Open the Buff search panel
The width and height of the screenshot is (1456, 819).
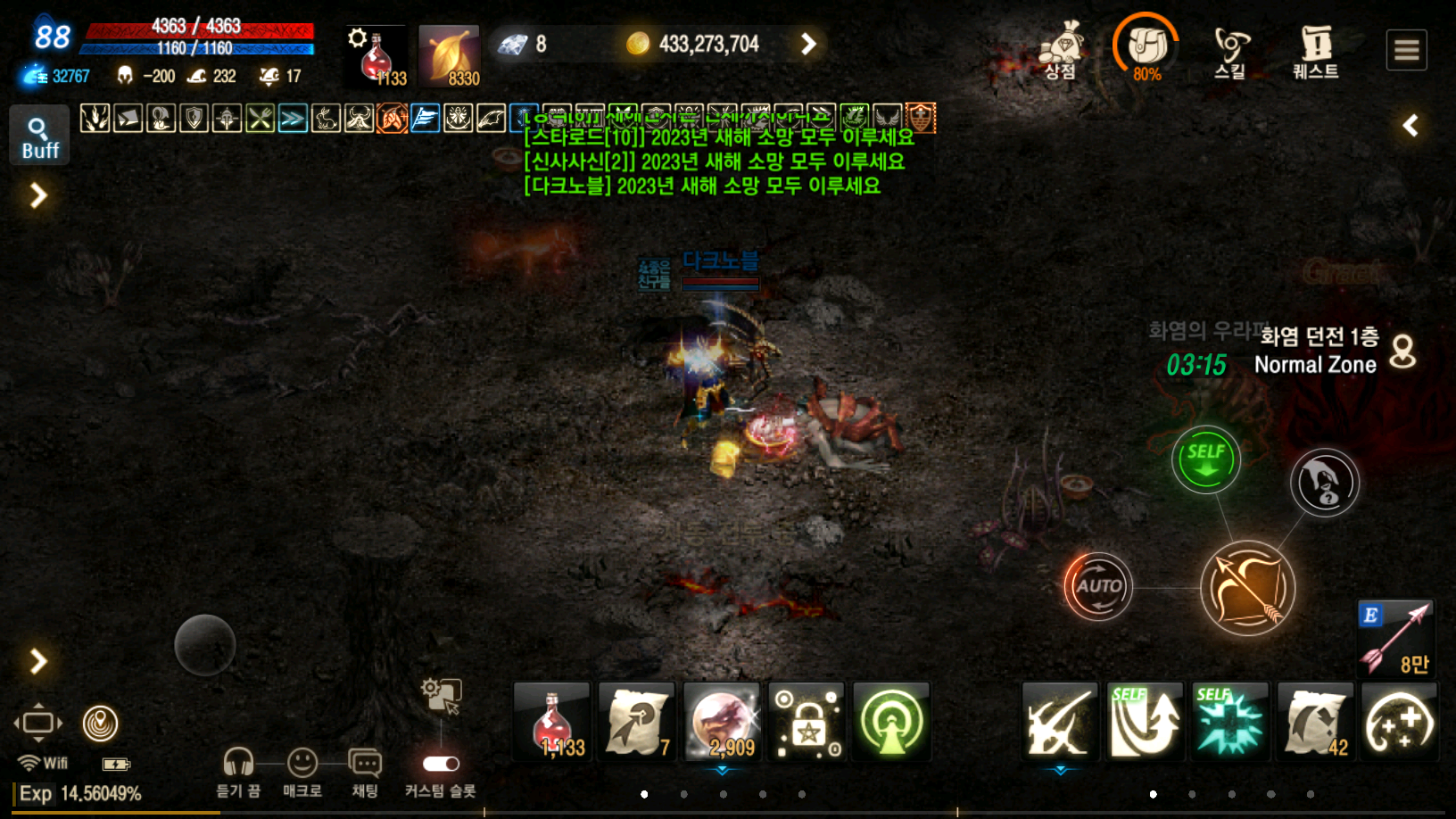(x=39, y=136)
